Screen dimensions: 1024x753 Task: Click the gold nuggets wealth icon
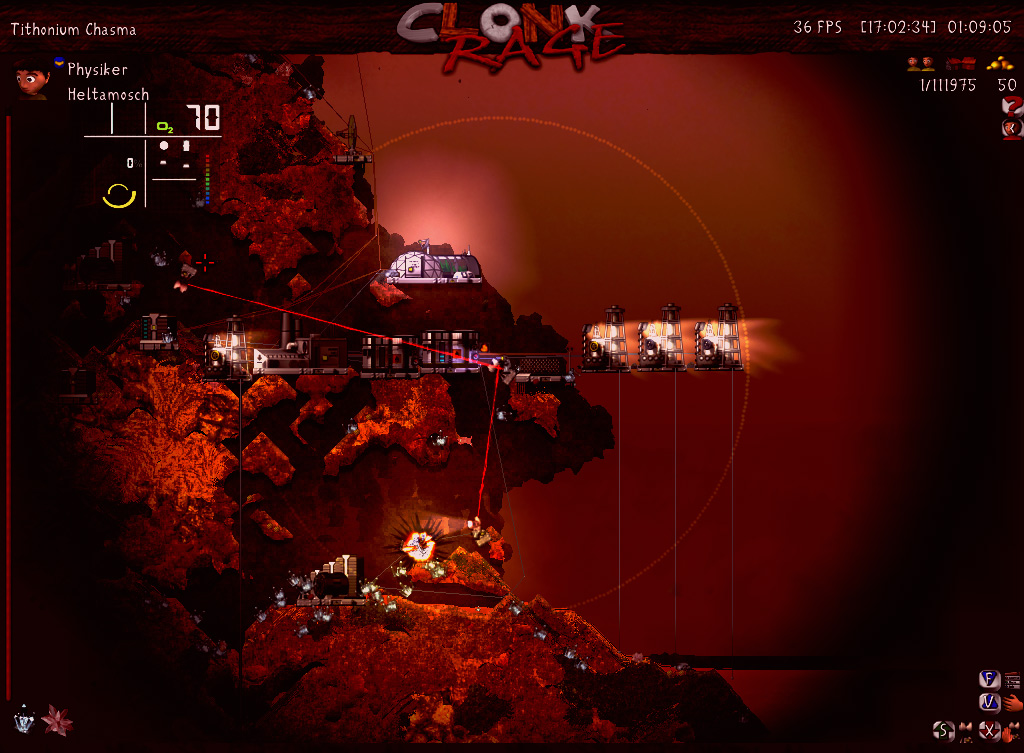point(1000,63)
